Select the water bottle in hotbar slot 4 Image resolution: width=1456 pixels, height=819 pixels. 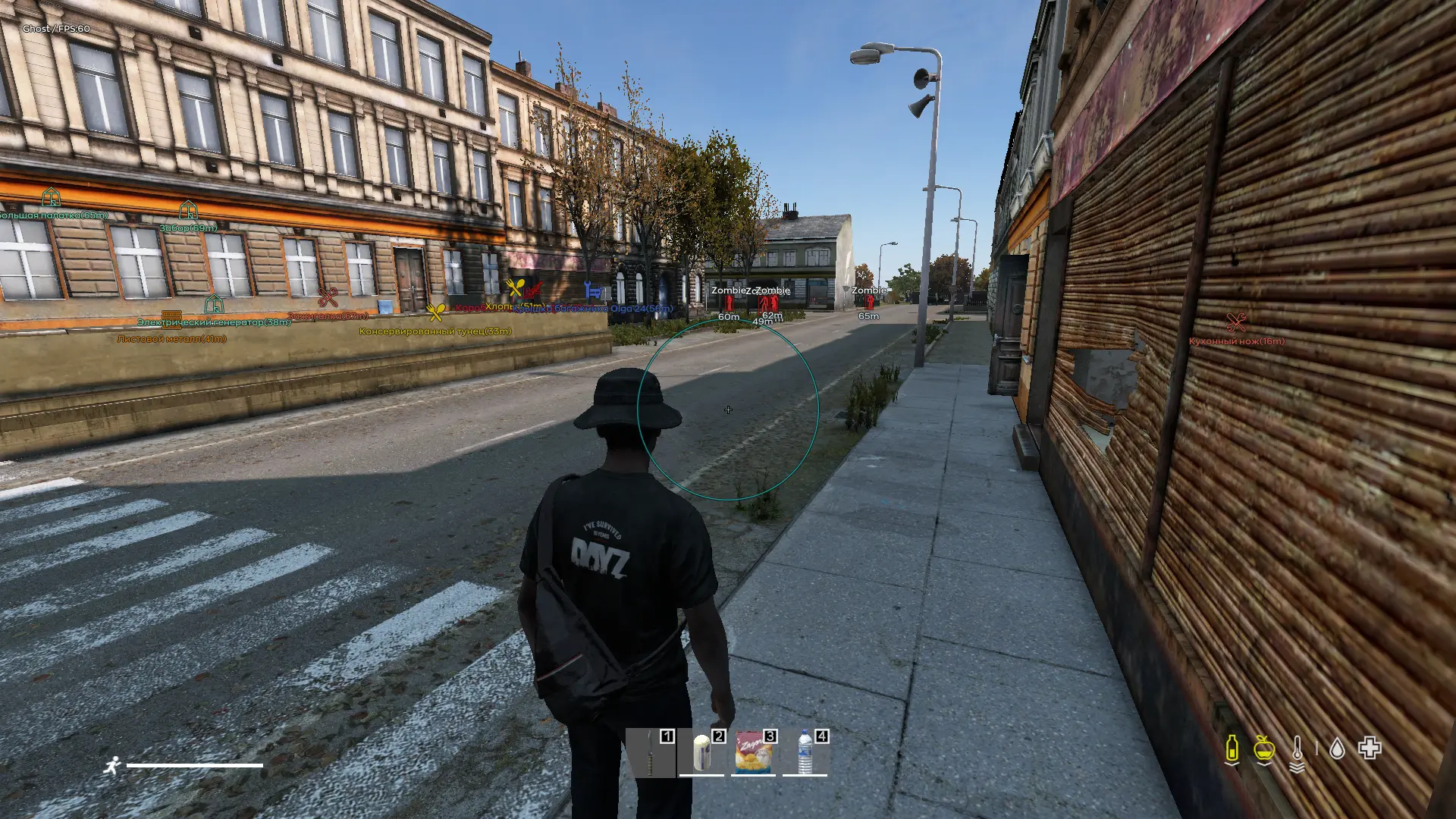pos(805,752)
